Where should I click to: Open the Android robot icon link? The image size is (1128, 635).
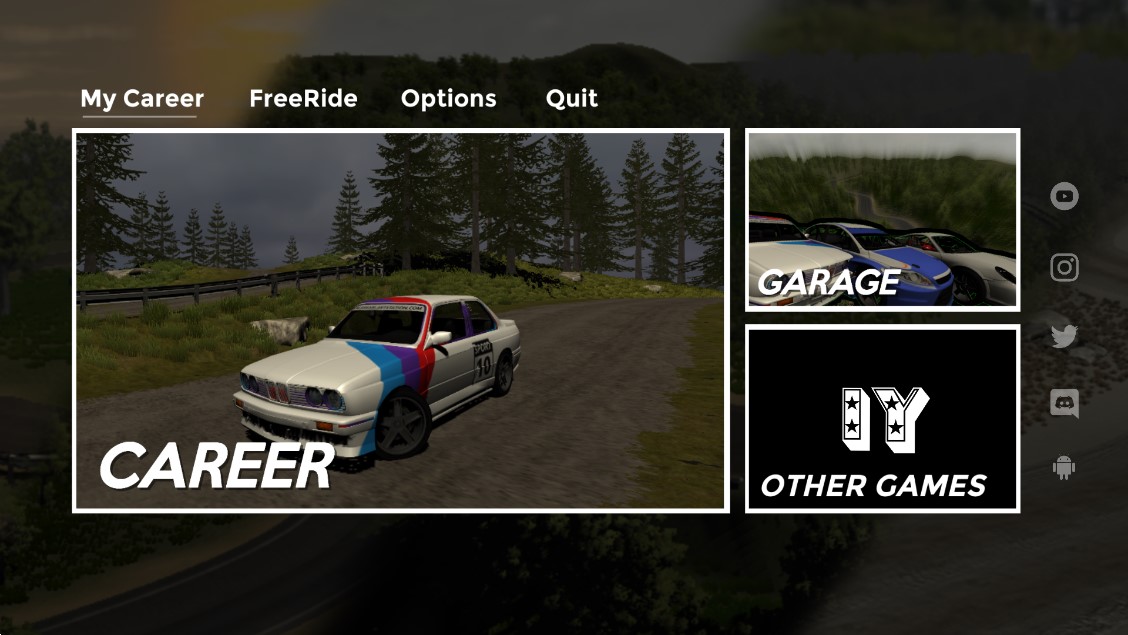1064,467
